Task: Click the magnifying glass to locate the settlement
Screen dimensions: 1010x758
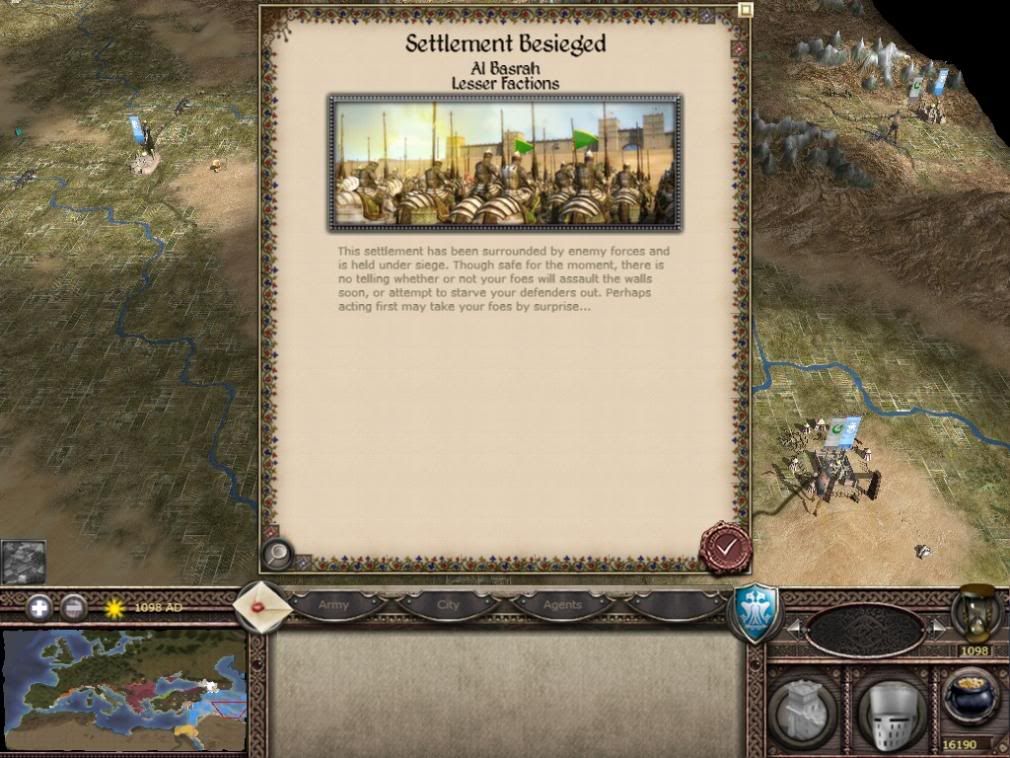Action: (277, 553)
